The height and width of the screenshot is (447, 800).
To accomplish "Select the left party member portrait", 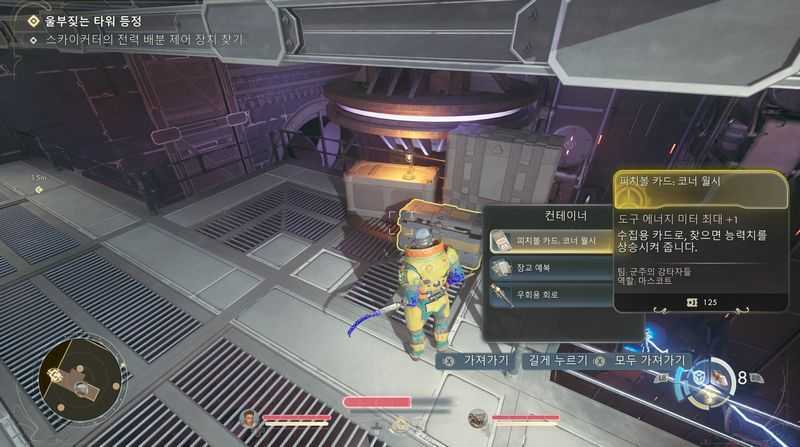I will [250, 418].
